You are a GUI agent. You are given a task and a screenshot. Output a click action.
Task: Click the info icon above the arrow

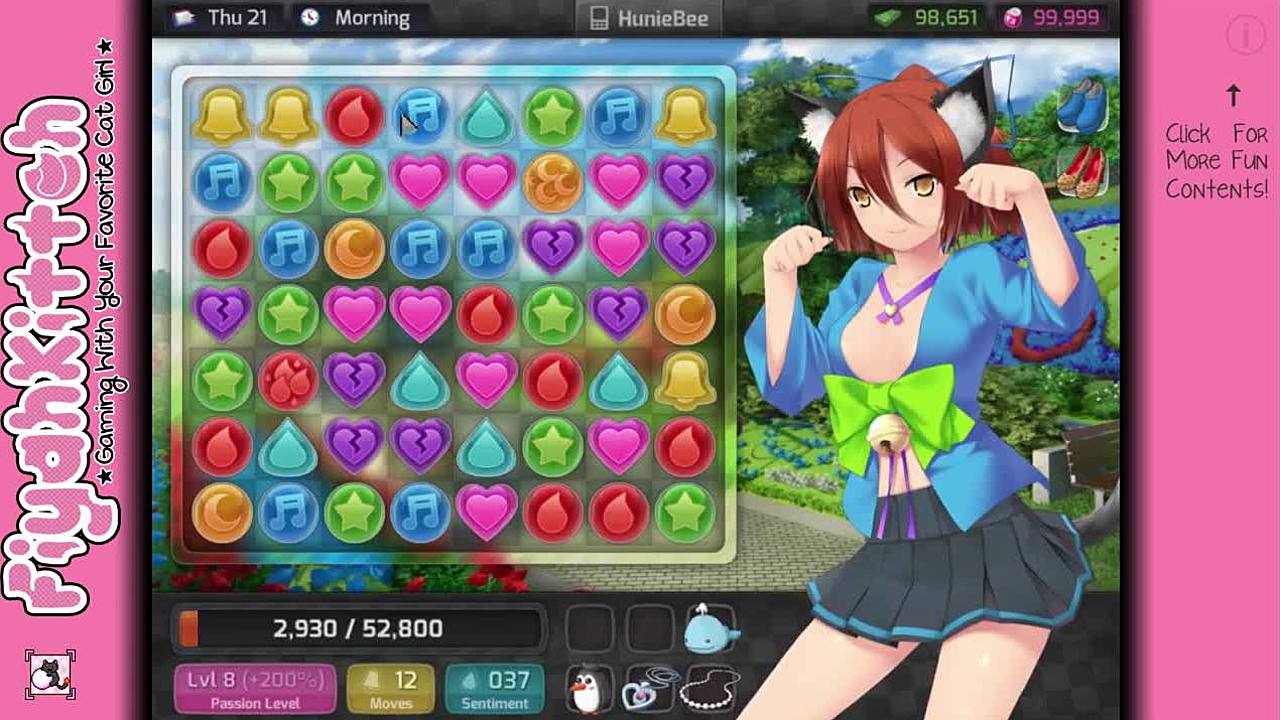tap(1246, 36)
